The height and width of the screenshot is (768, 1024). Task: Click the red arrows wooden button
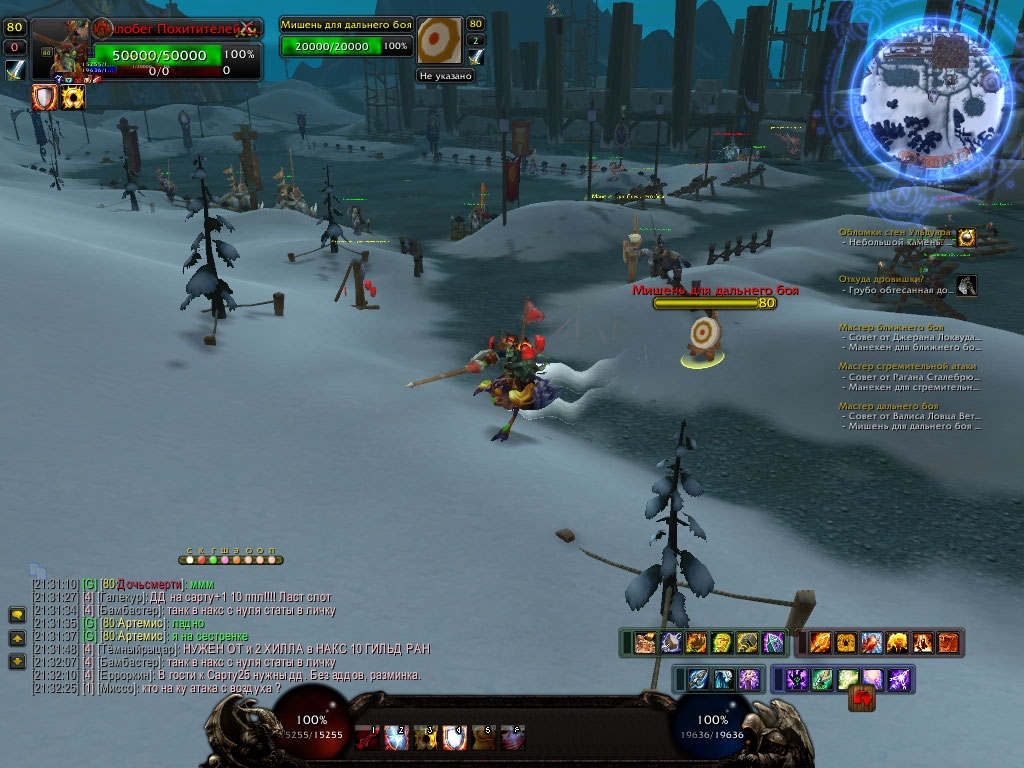[x=861, y=697]
